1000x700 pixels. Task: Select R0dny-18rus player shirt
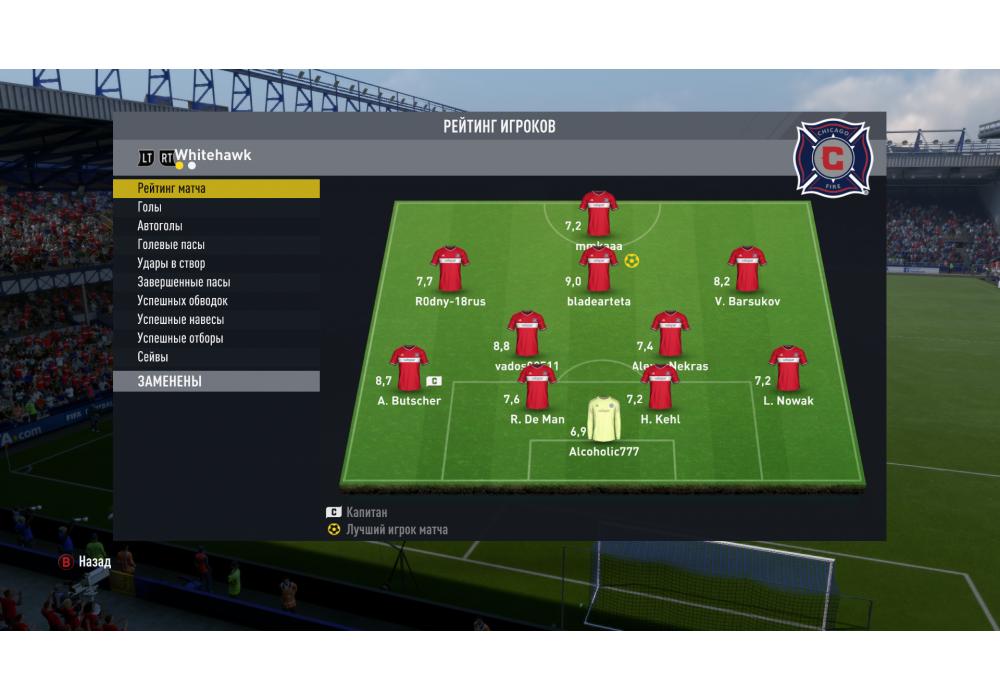450,268
